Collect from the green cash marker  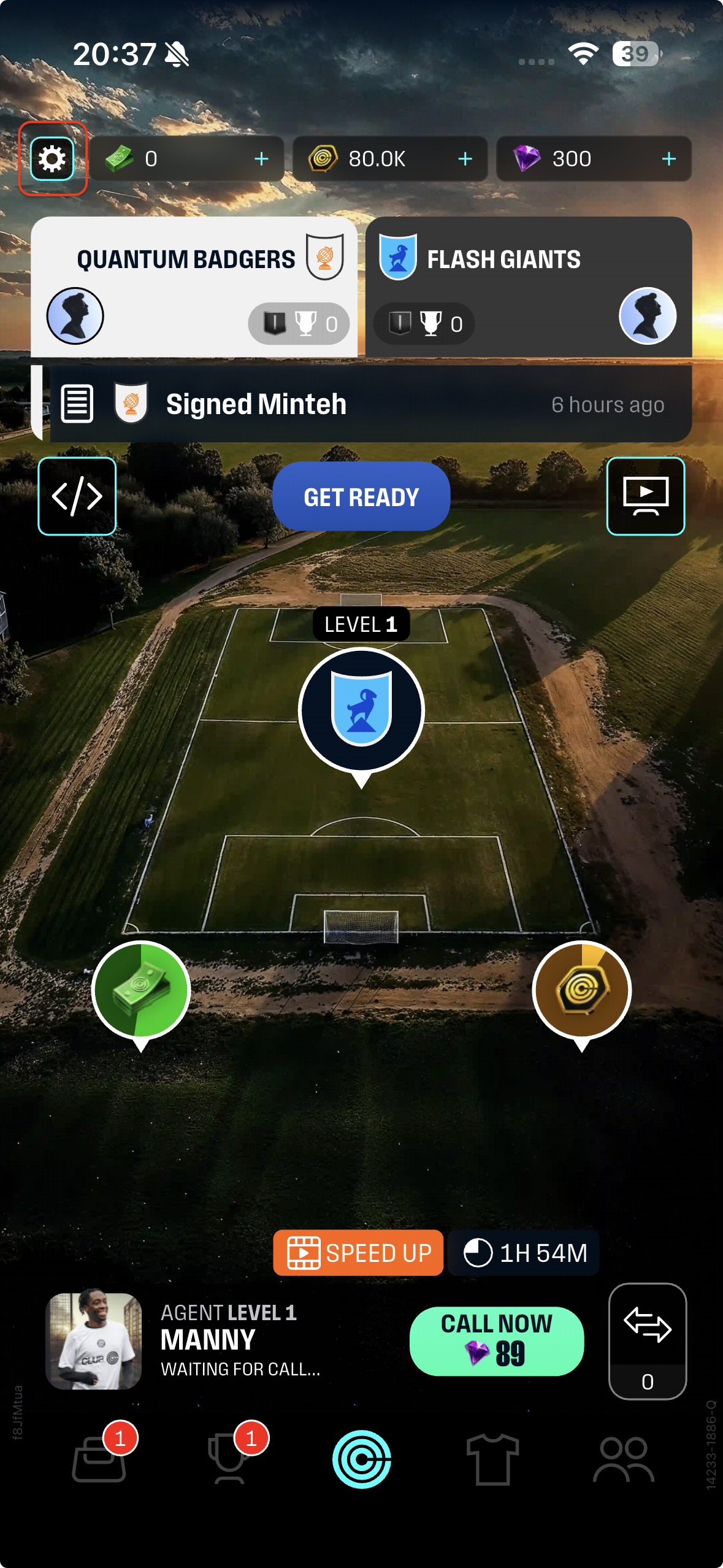(x=141, y=990)
